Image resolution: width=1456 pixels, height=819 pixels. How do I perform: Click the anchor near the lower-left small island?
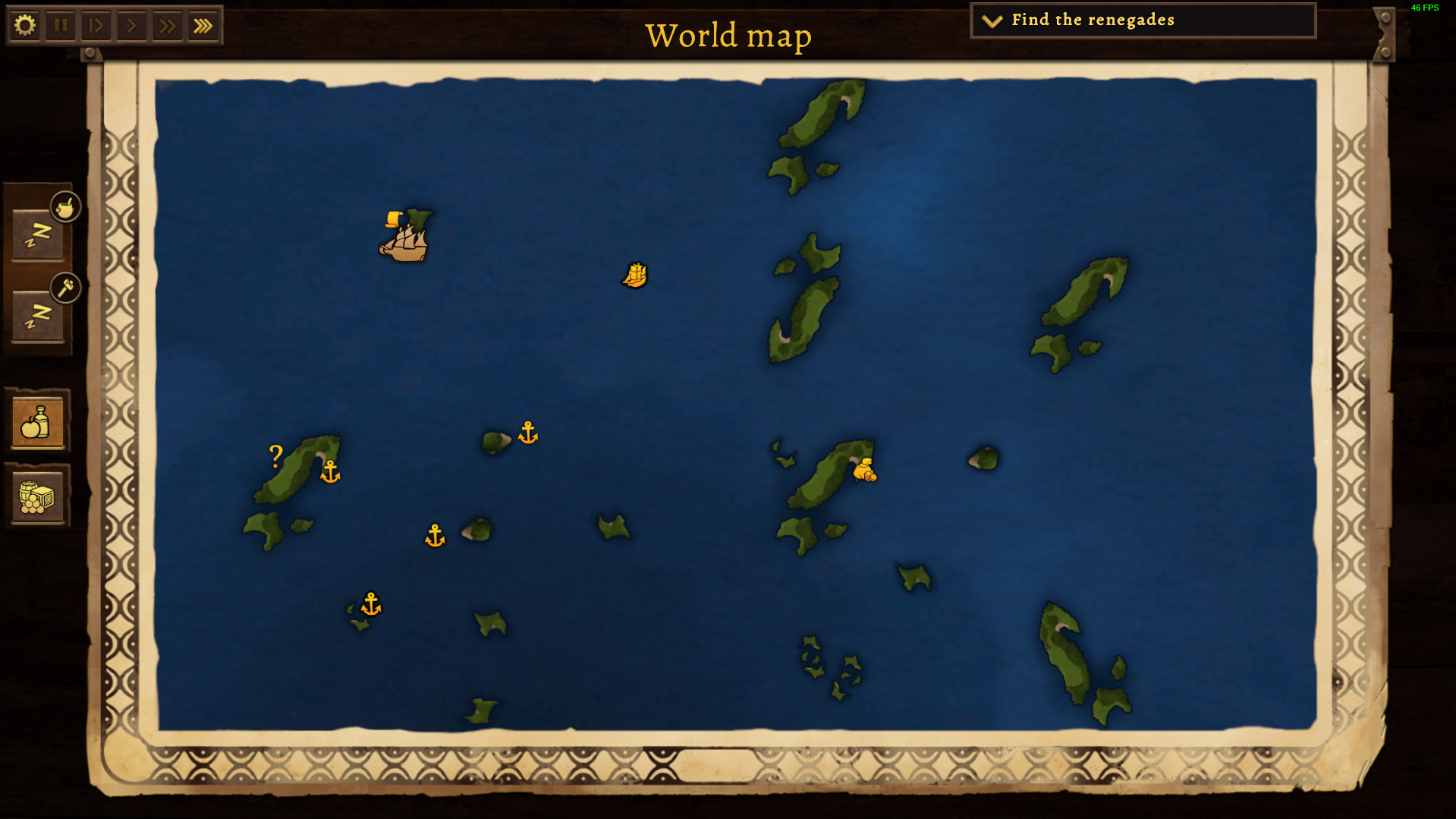(x=370, y=604)
